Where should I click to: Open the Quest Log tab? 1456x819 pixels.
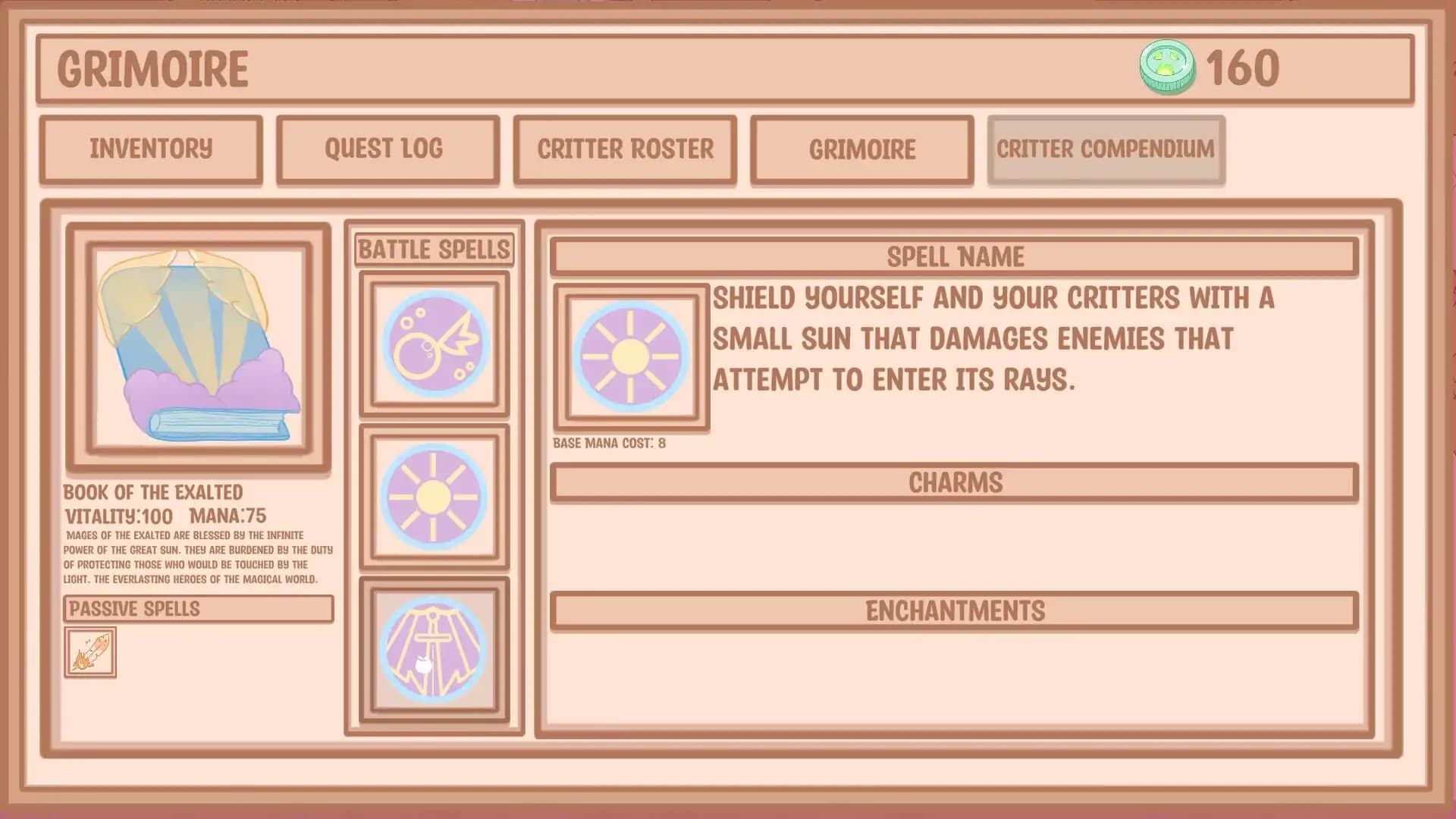coord(388,149)
